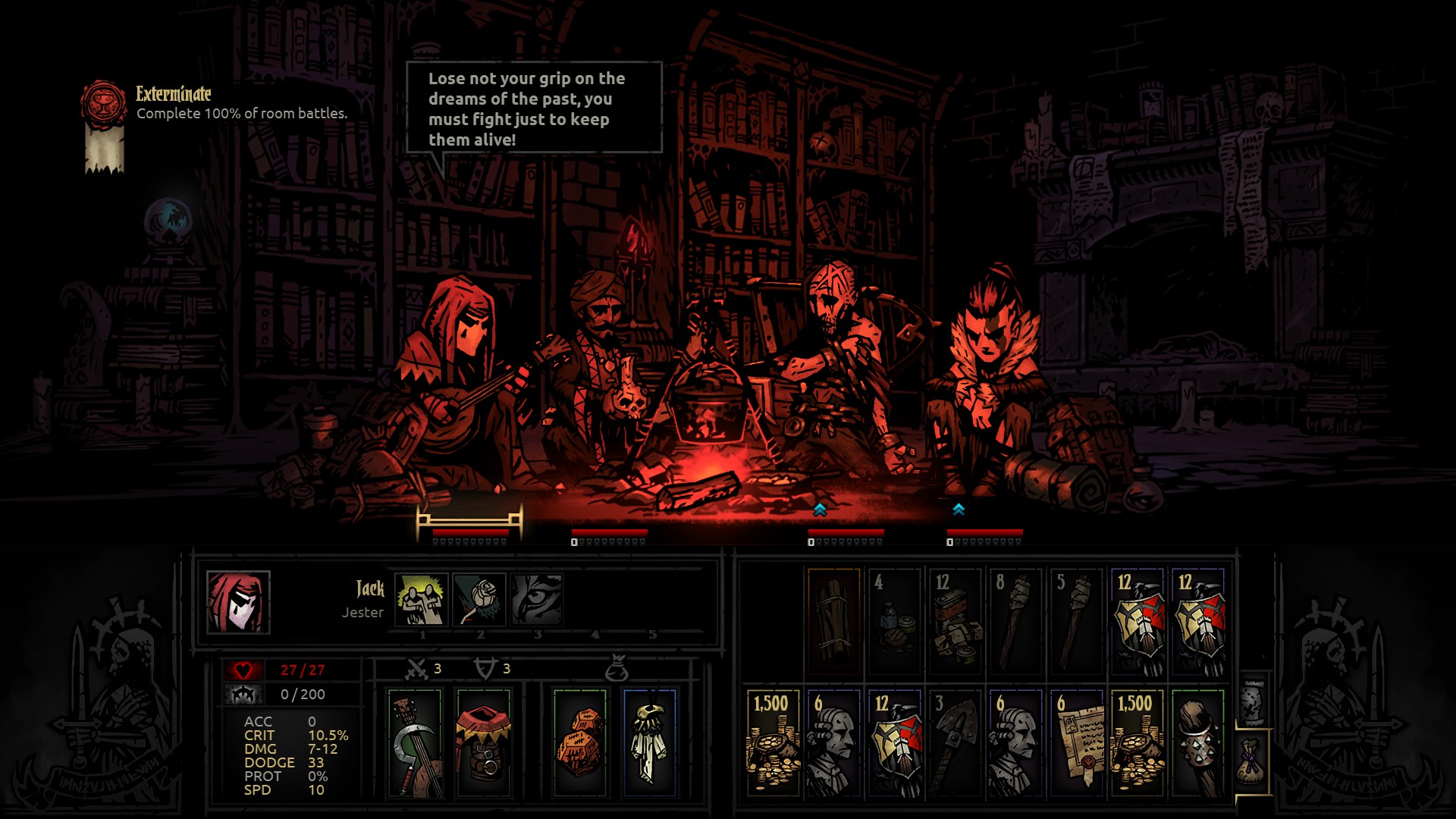Select the shovel stack in inventory
The image size is (1456, 819).
(x=955, y=743)
